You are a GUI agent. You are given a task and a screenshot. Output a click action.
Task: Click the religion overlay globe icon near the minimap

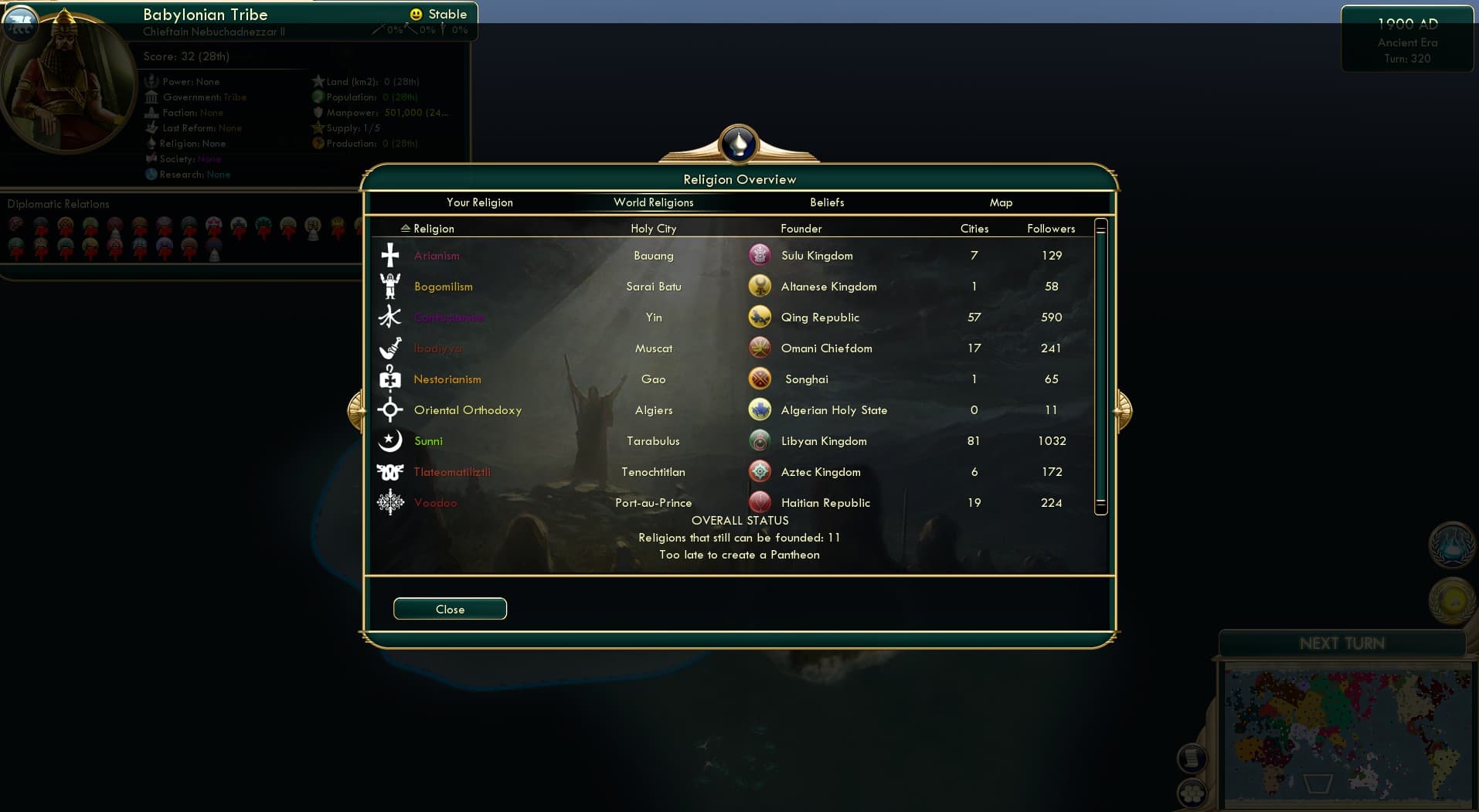click(1451, 545)
